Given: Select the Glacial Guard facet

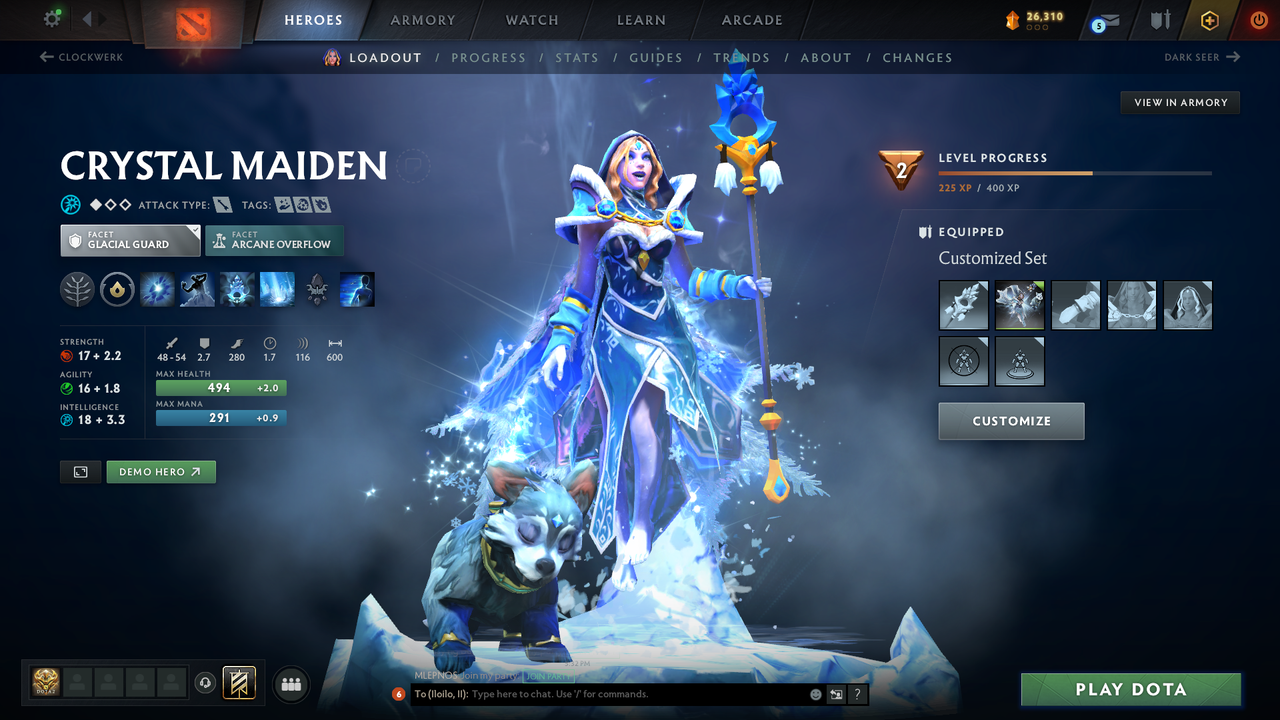Looking at the screenshot, I should [x=129, y=240].
